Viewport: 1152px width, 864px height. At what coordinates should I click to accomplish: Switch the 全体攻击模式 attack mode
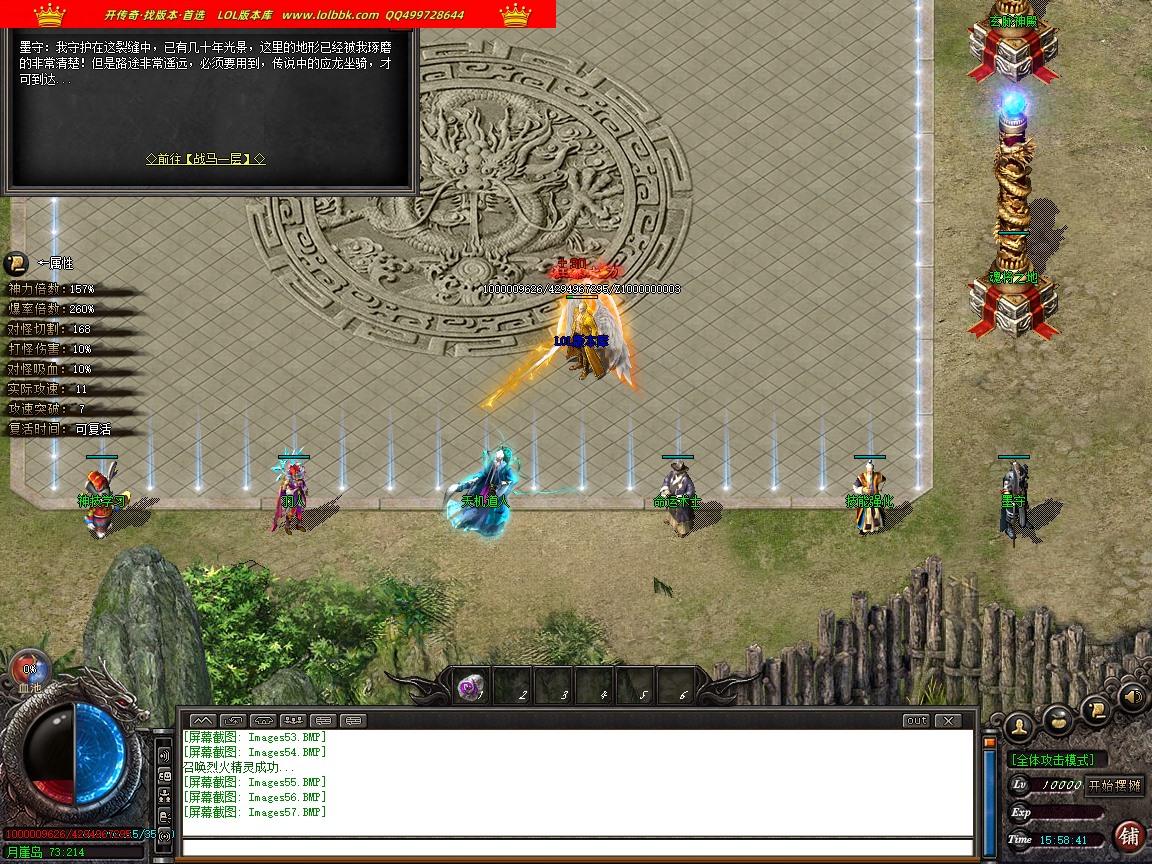point(1058,760)
